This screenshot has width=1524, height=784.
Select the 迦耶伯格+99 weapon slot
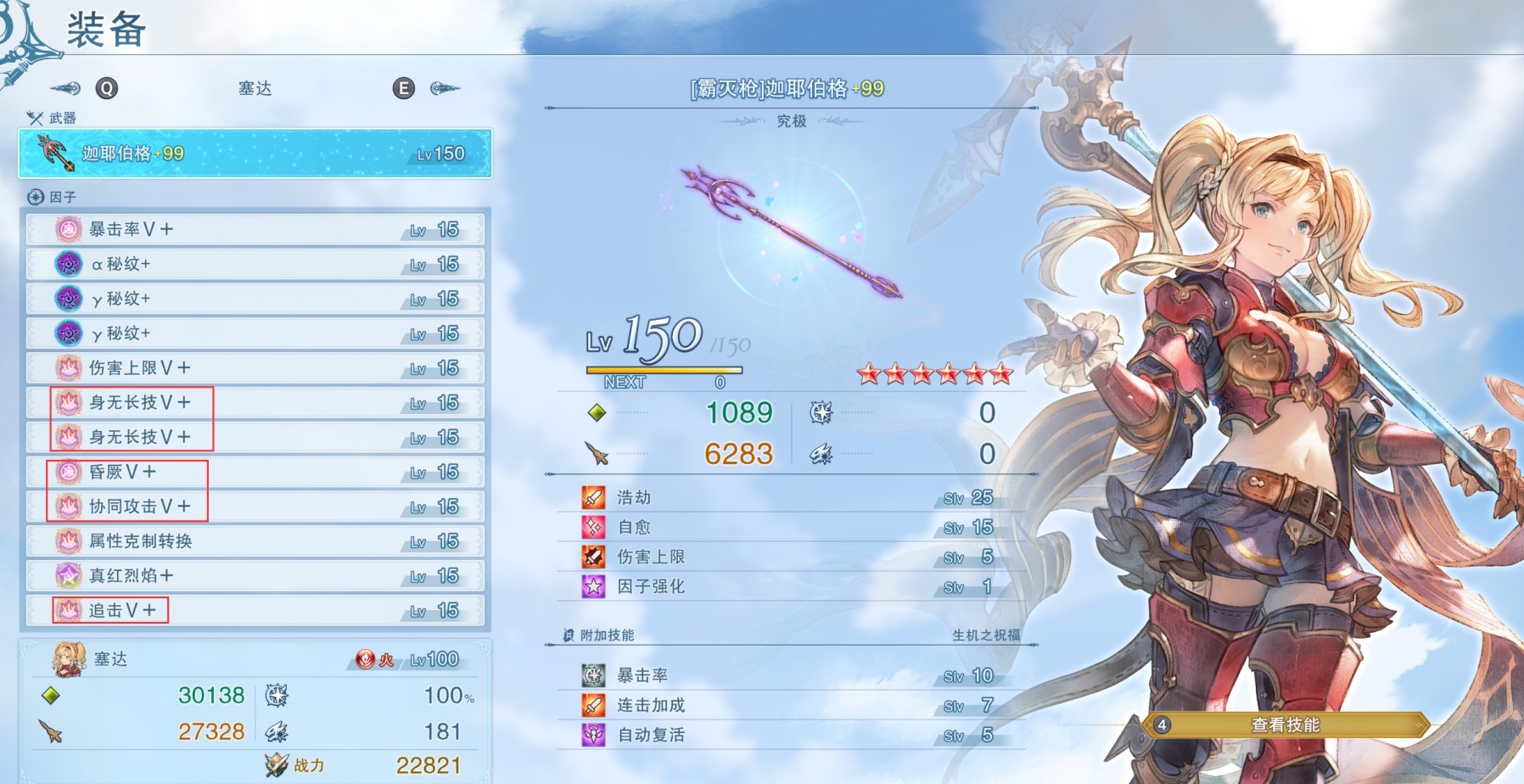coord(255,154)
